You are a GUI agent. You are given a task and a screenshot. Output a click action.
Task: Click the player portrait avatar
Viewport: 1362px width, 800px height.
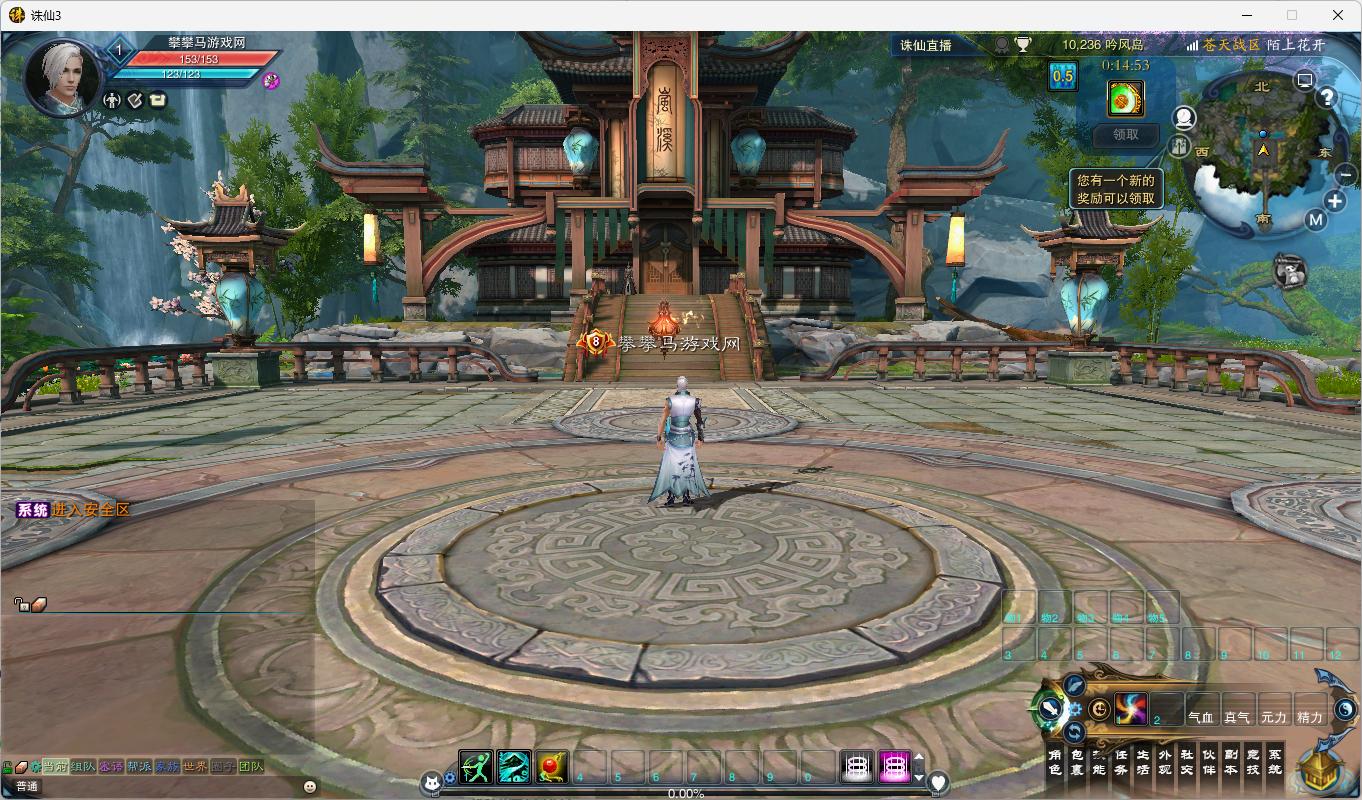pyautogui.click(x=62, y=76)
